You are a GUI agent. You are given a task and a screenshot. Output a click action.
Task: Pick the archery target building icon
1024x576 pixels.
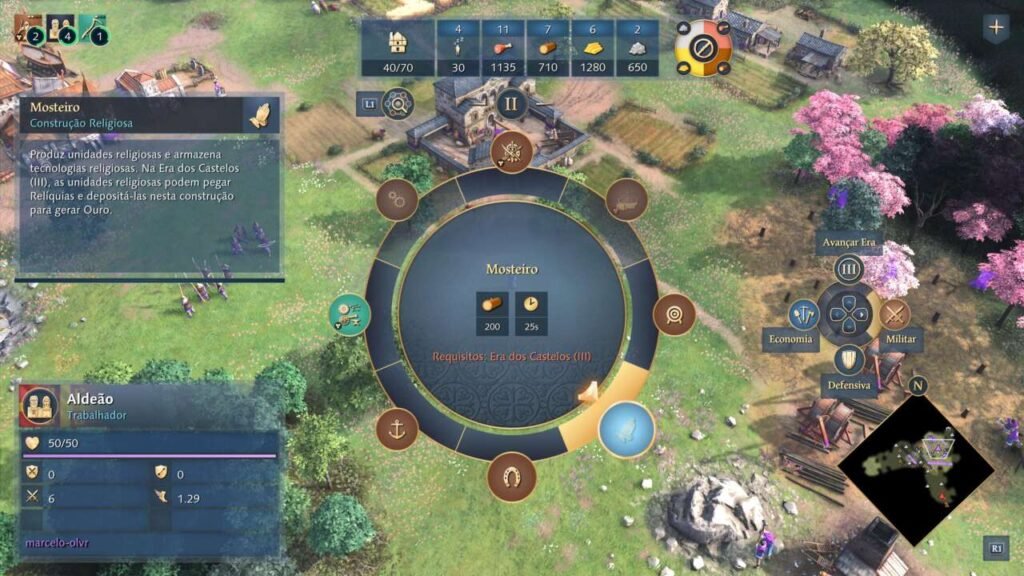(x=674, y=315)
